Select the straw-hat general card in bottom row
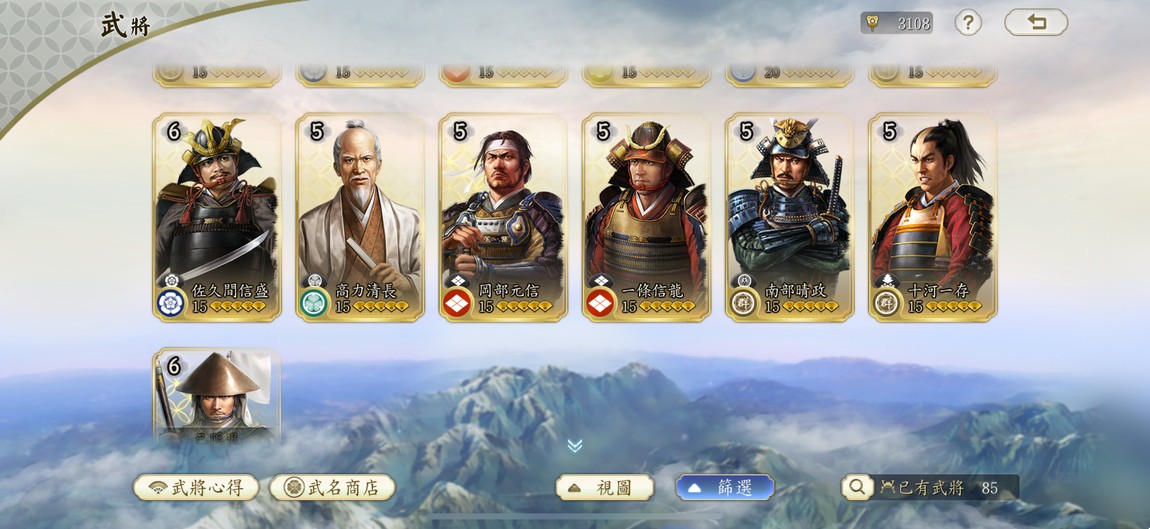The height and width of the screenshot is (529, 1150). tap(217, 397)
